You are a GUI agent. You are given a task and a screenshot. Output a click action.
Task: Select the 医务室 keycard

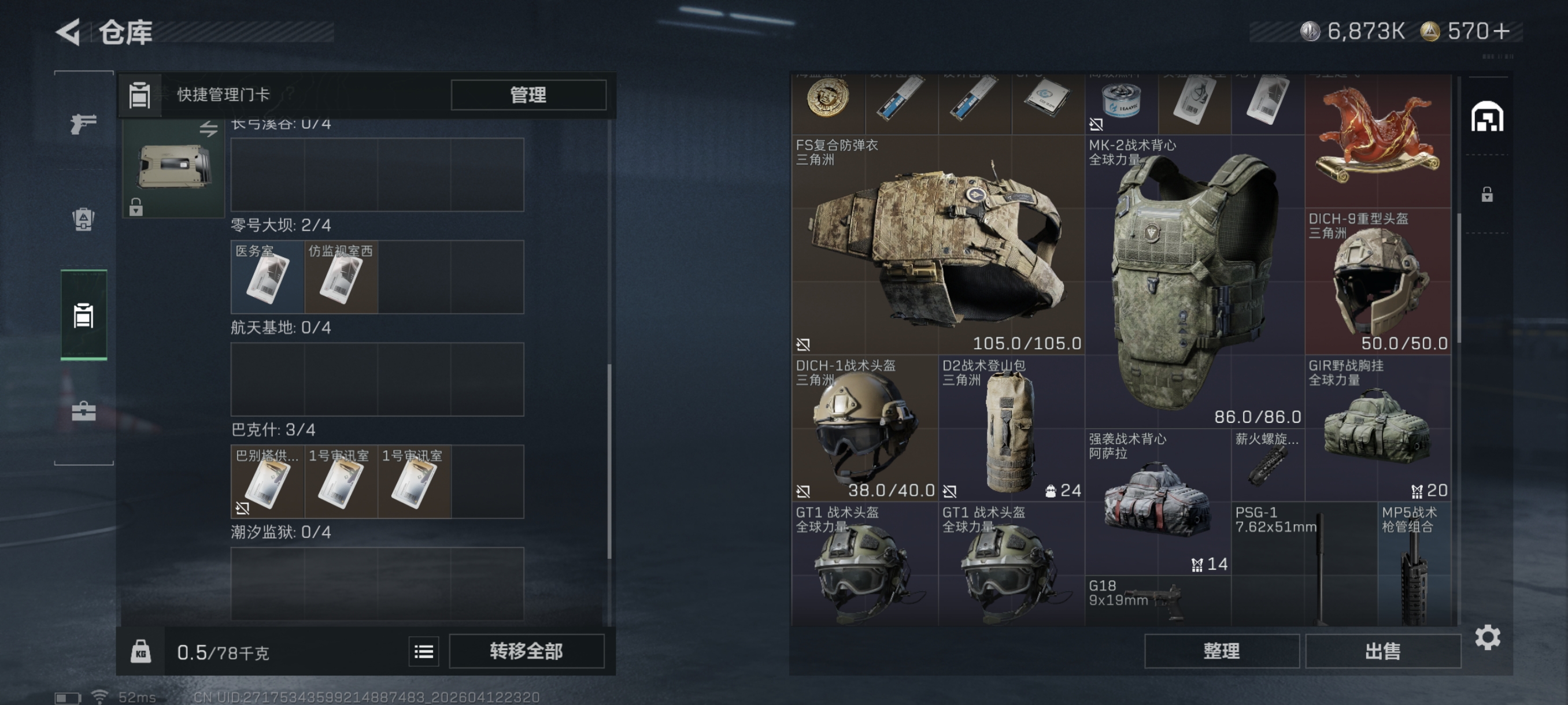coord(267,279)
